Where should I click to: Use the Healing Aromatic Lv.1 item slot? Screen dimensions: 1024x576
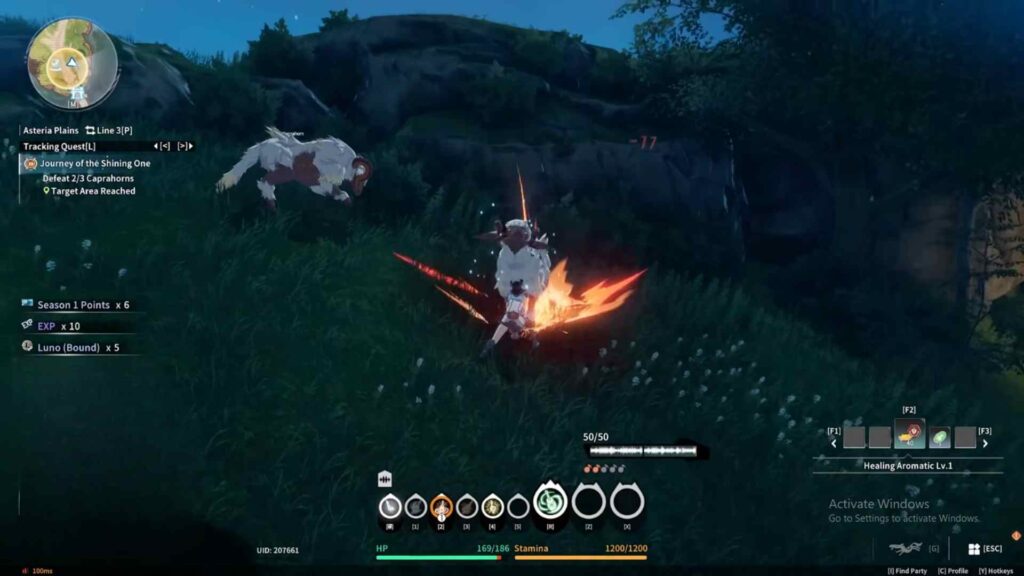point(909,436)
